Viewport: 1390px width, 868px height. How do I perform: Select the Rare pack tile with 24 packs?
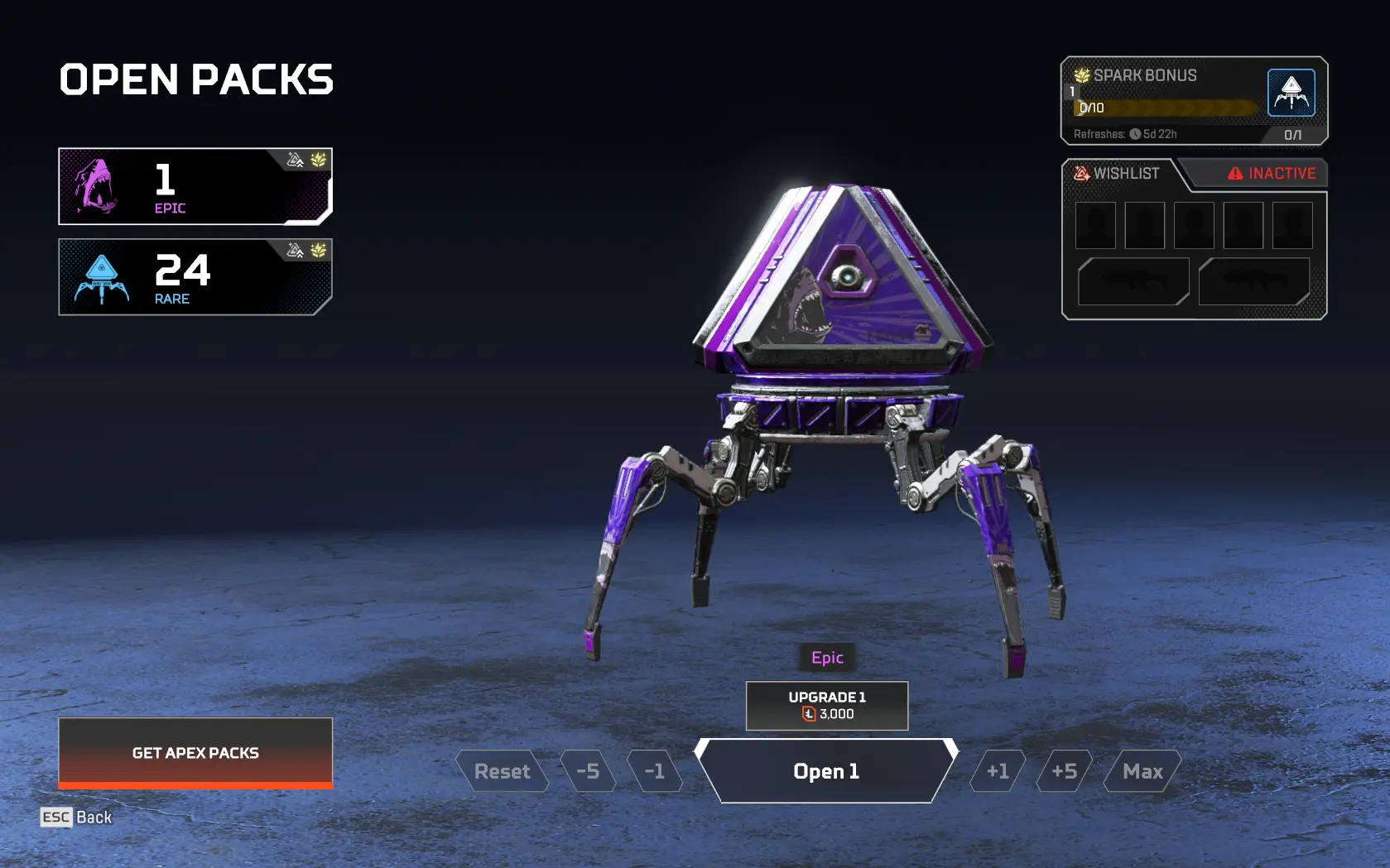click(195, 277)
